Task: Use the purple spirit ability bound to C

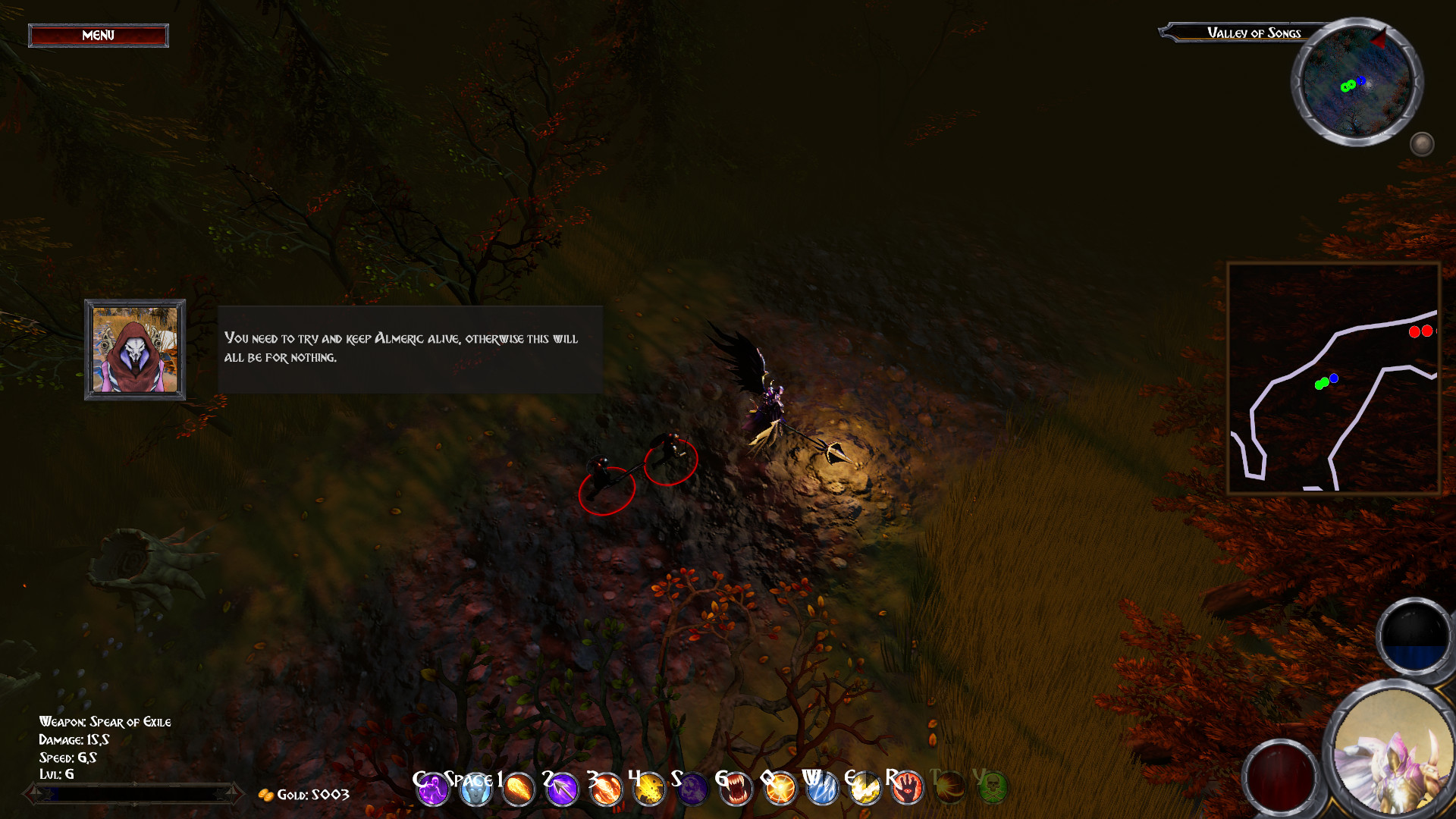Action: tap(432, 789)
